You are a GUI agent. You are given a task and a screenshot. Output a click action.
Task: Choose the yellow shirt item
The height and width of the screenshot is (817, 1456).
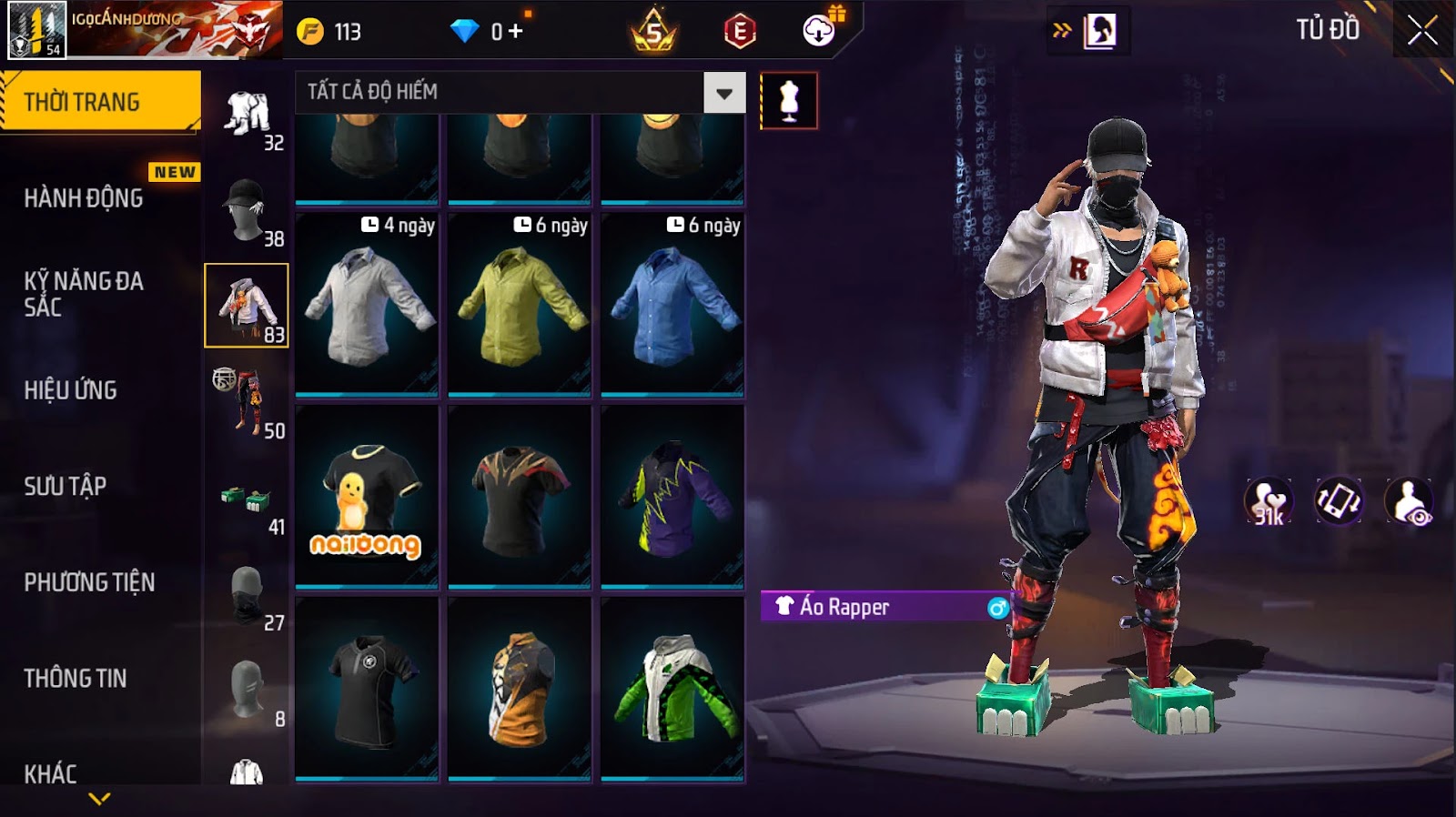(520, 305)
